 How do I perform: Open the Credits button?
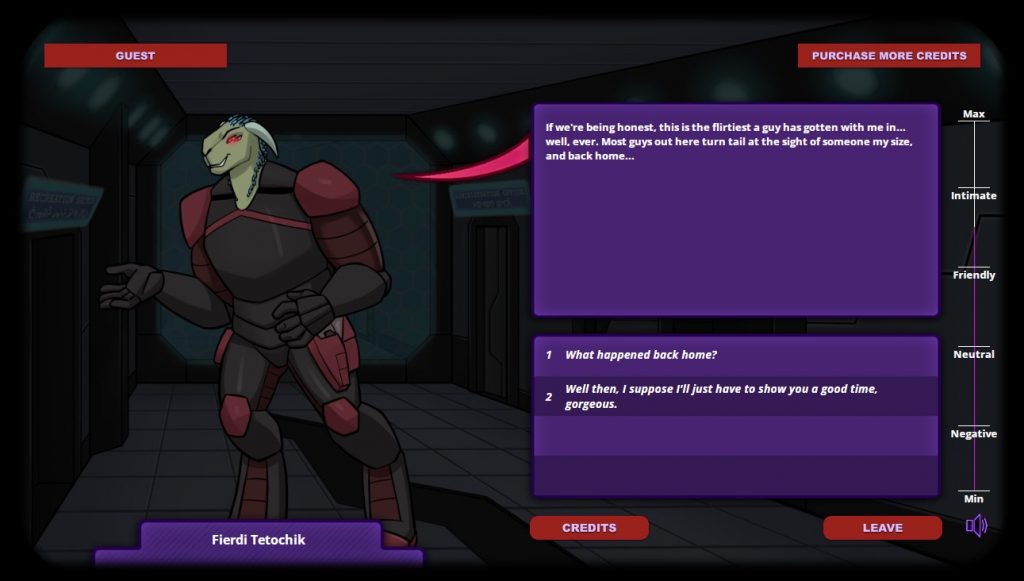coord(589,528)
